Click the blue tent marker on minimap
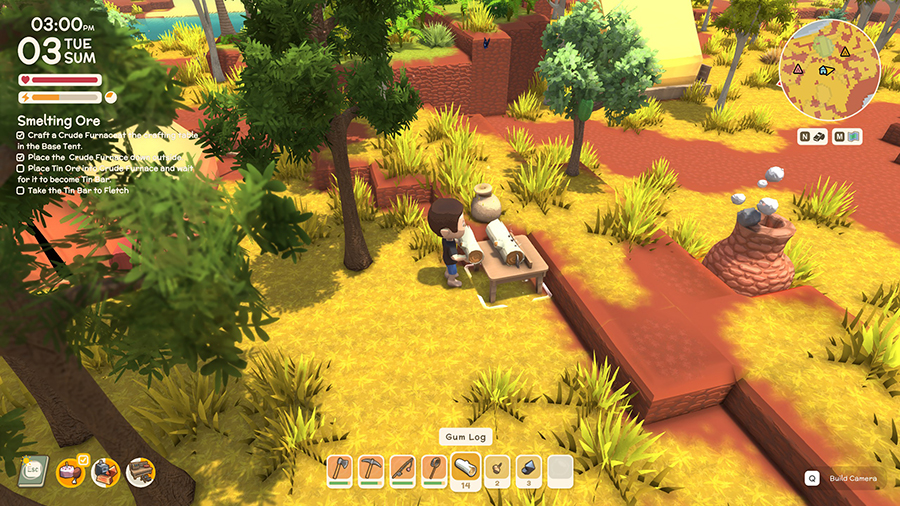This screenshot has width=900, height=506. tap(824, 71)
